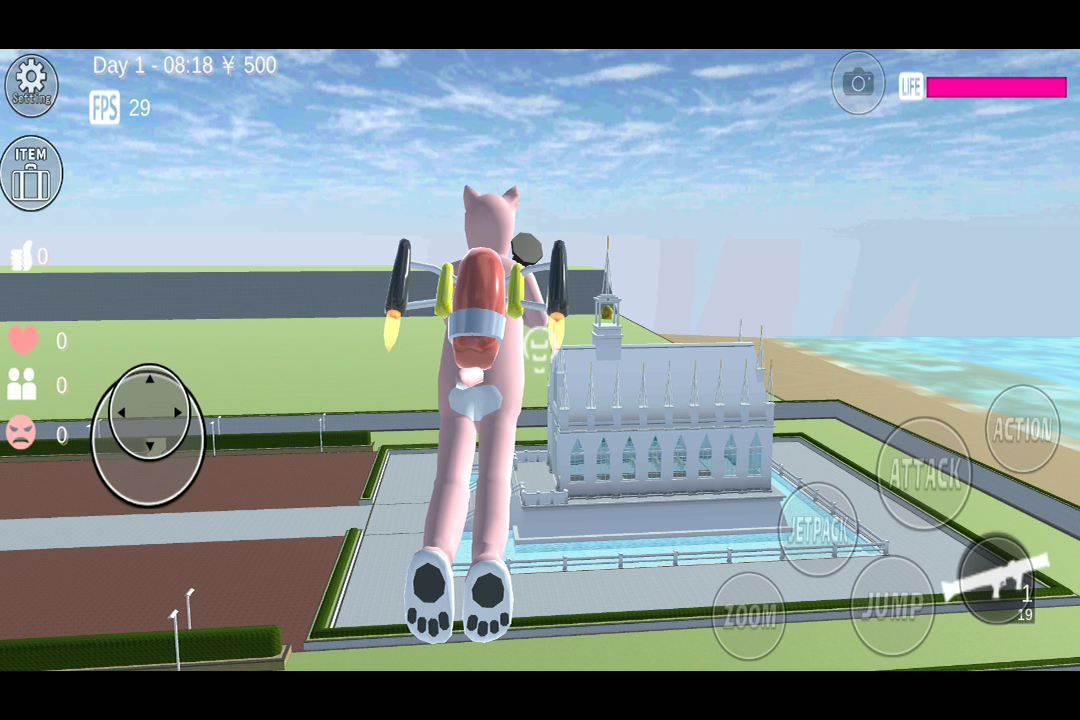Tap the virtual joystick right arrow

[x=180, y=412]
